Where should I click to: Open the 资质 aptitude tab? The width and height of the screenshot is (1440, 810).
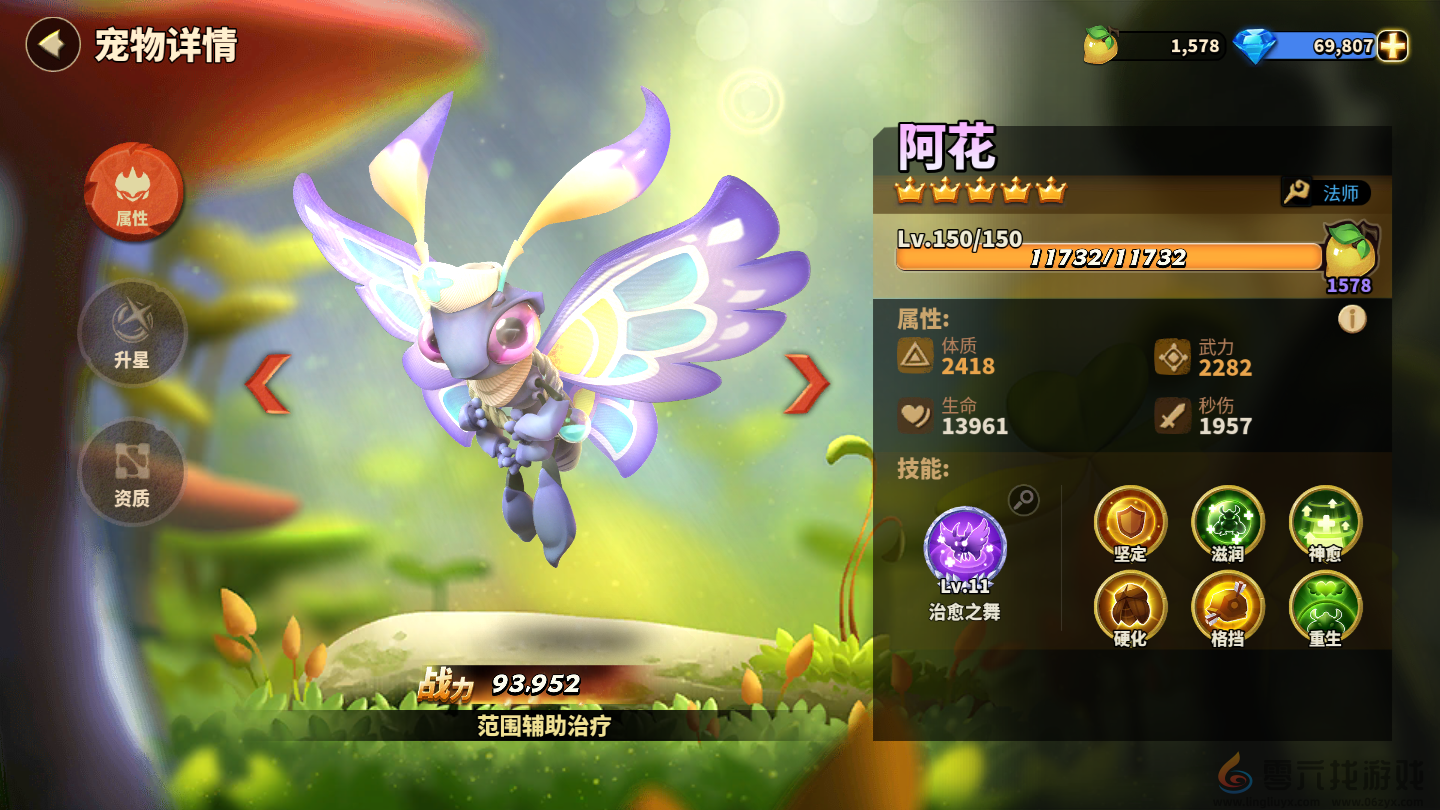tap(132, 470)
